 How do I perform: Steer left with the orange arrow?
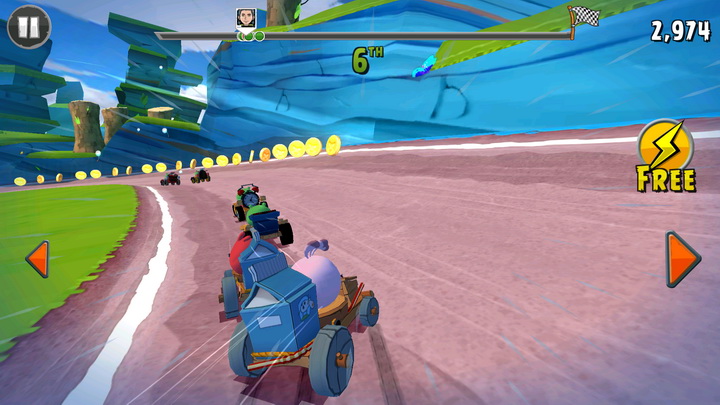[37, 259]
